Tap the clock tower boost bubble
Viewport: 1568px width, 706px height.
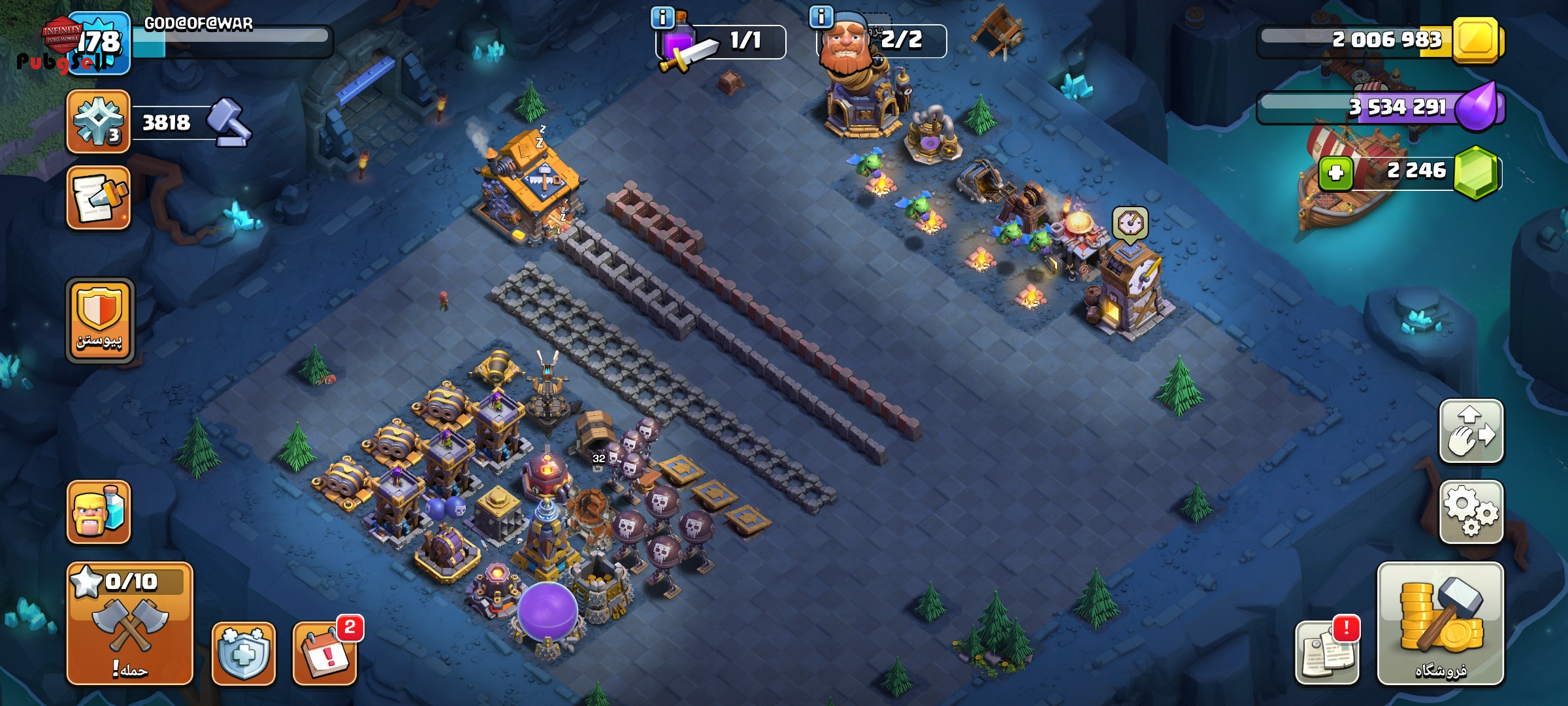[1130, 224]
